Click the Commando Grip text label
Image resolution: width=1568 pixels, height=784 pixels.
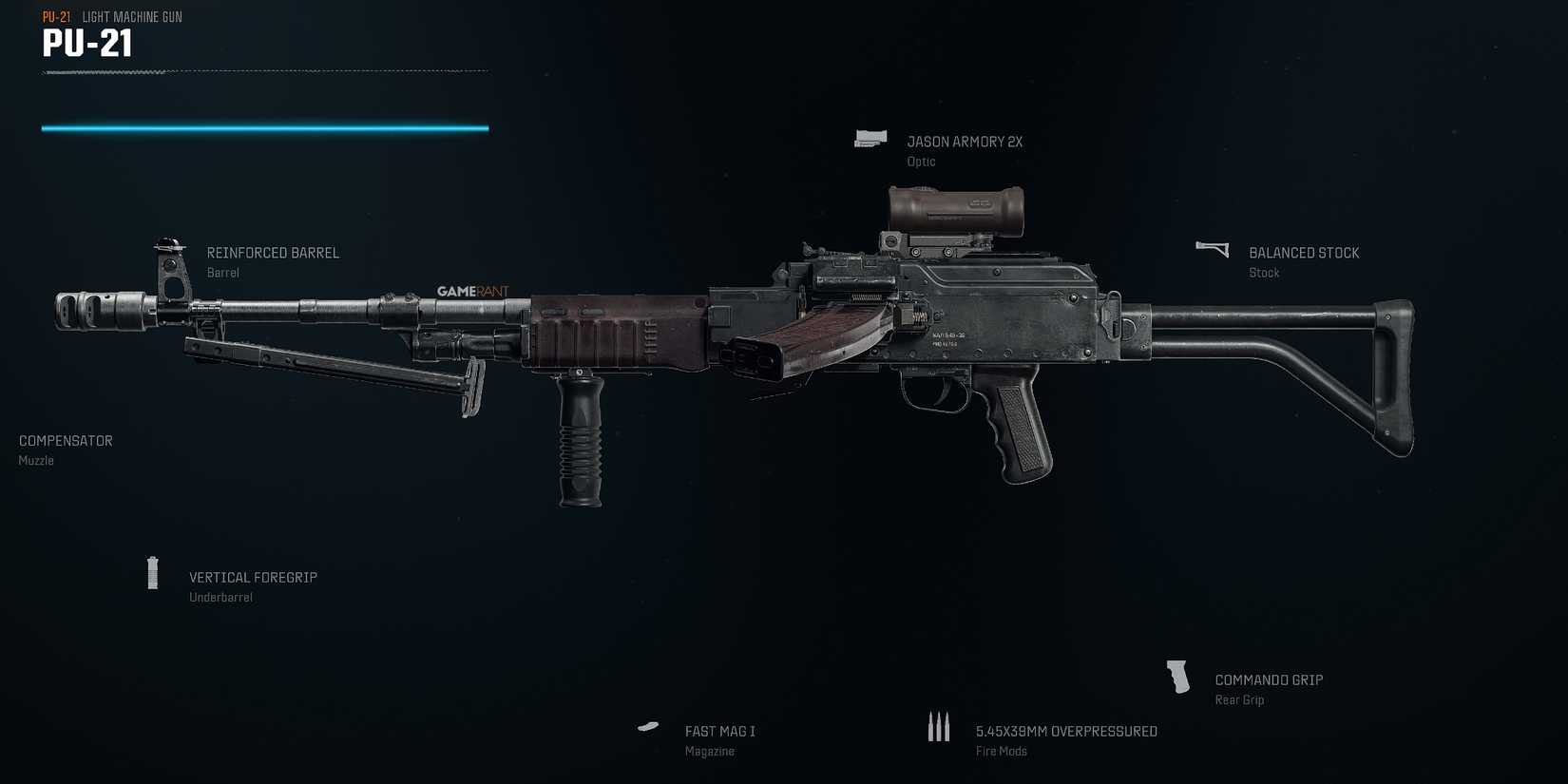tap(1271, 679)
